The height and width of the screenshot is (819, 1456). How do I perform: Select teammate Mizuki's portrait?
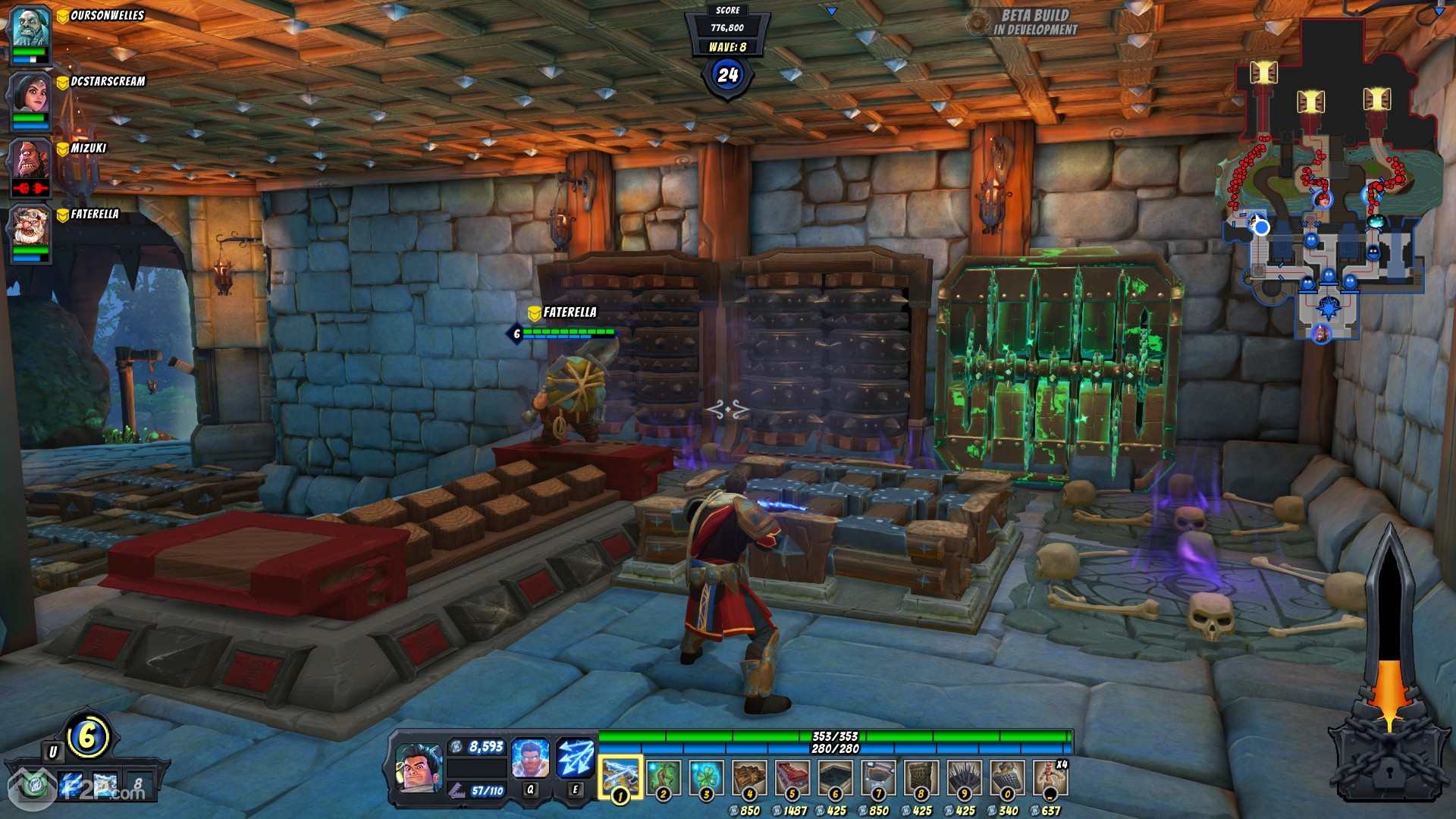pos(30,161)
